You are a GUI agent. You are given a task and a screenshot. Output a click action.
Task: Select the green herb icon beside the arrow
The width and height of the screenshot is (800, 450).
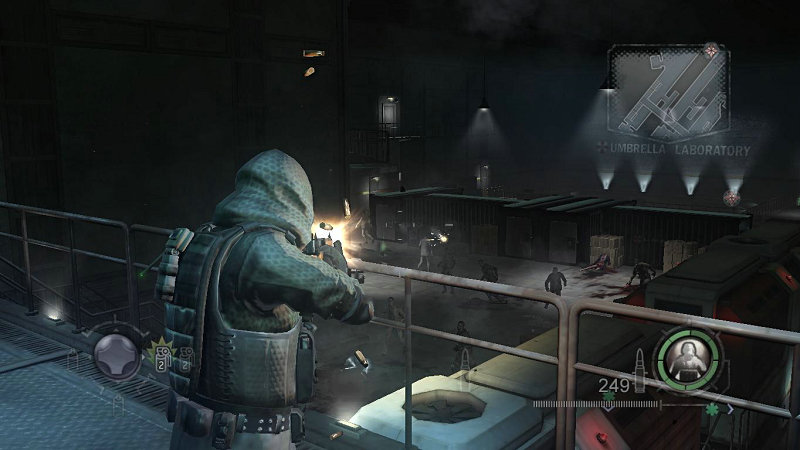point(711,409)
